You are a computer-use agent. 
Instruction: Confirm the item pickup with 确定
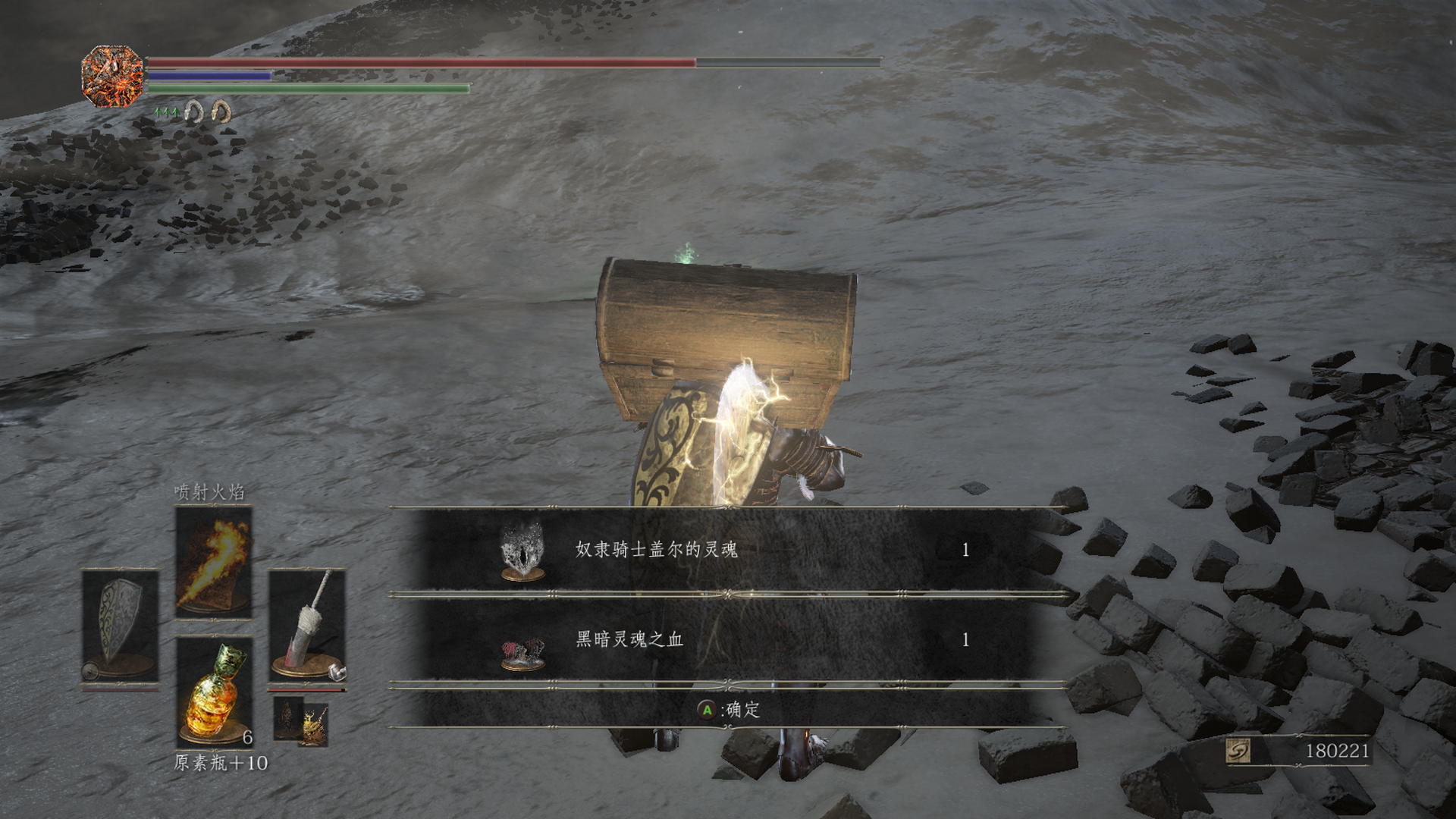point(728,710)
